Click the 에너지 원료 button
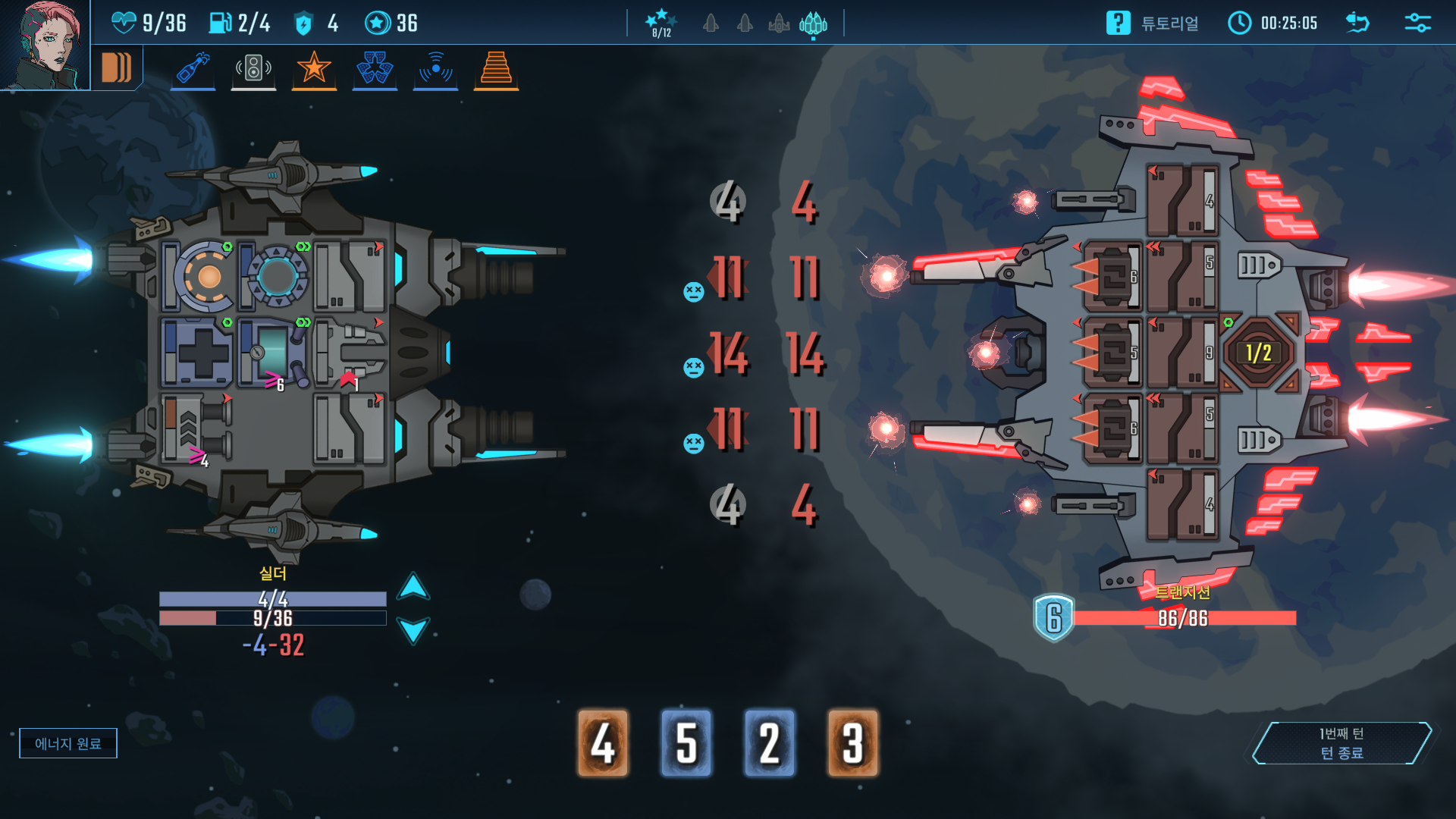Image resolution: width=1456 pixels, height=819 pixels. 68,743
